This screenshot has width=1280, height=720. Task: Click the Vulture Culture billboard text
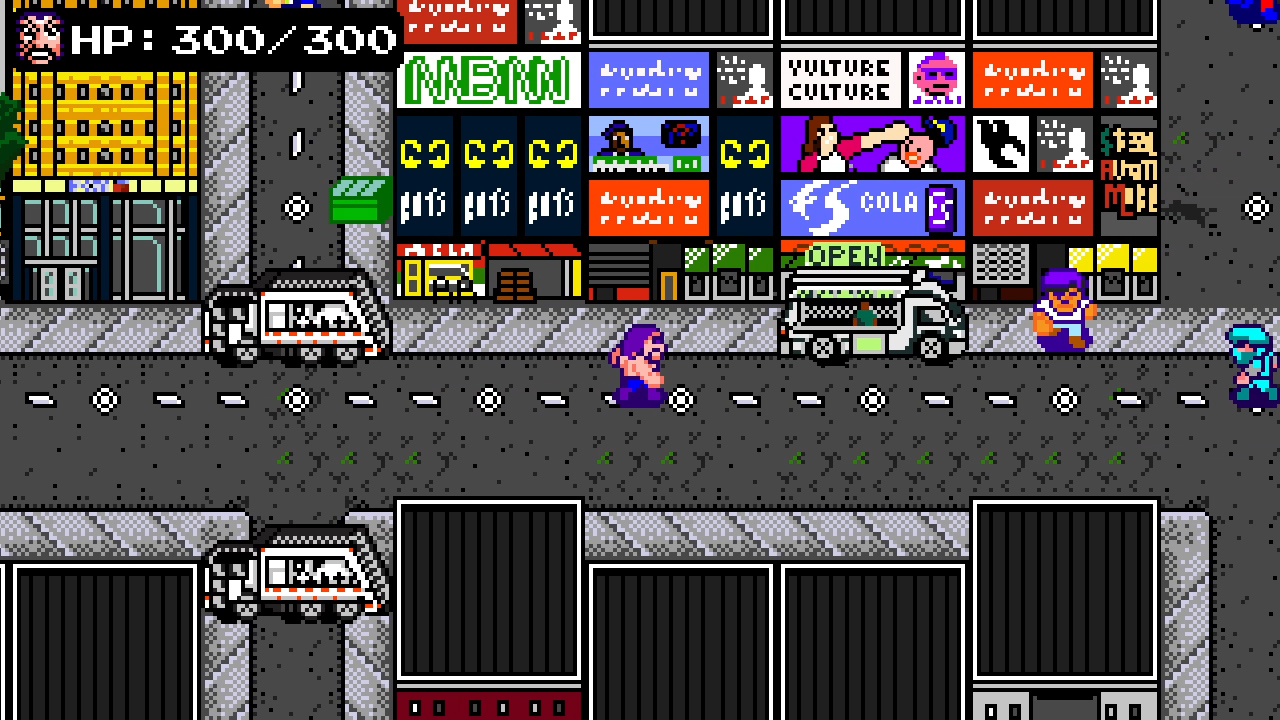[x=838, y=77]
